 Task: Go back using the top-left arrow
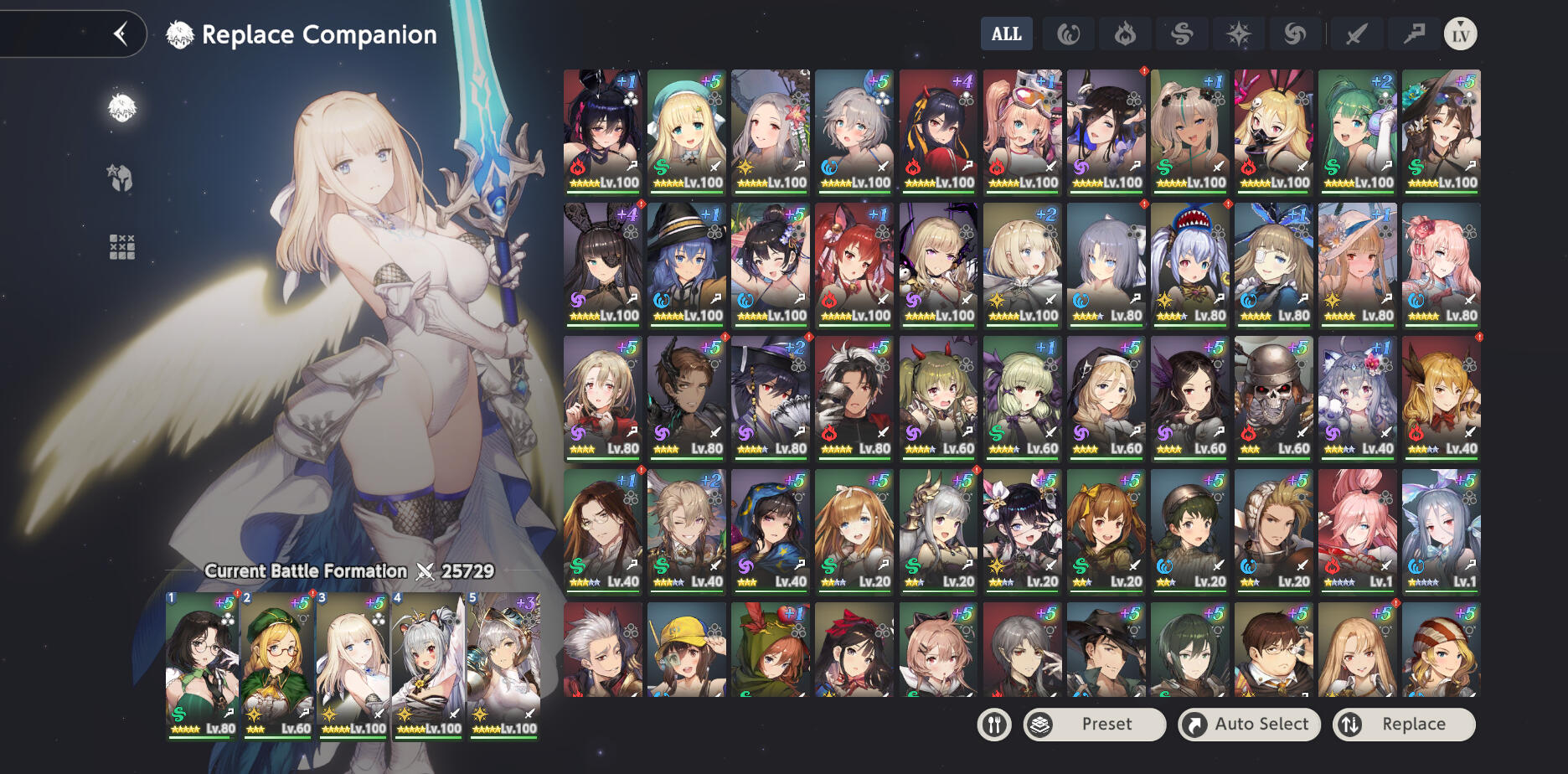121,34
